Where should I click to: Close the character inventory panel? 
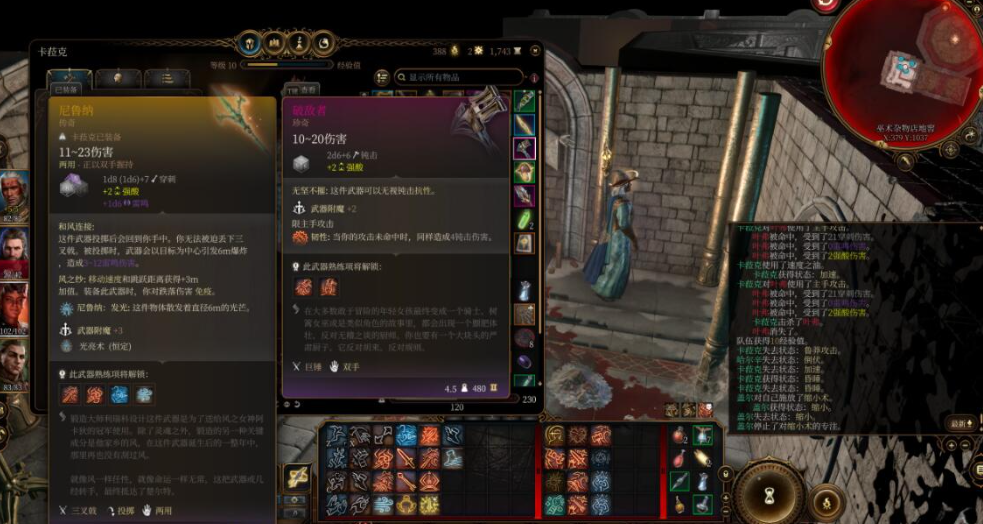pos(534,50)
